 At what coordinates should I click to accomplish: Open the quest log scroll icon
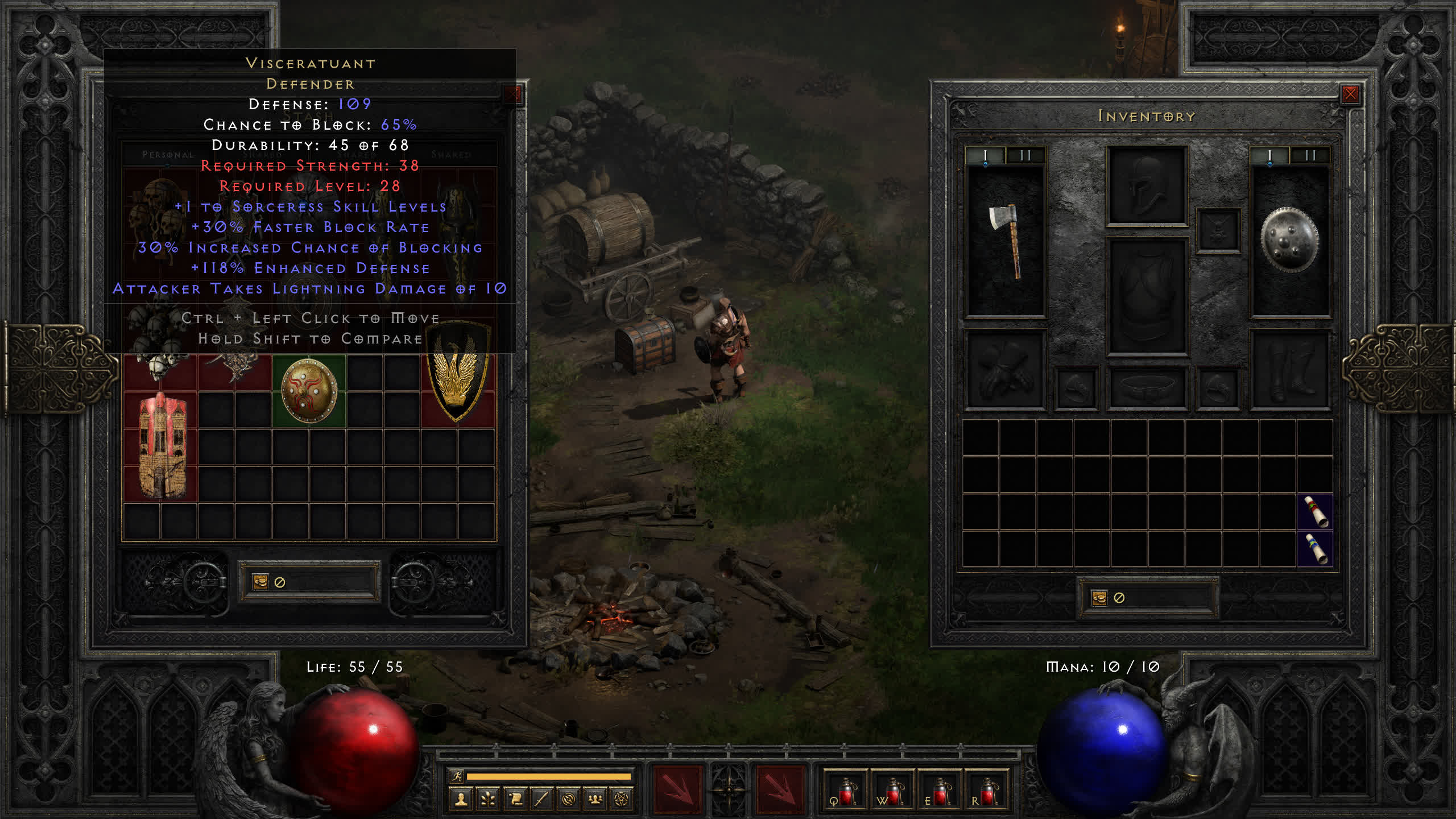(x=515, y=800)
